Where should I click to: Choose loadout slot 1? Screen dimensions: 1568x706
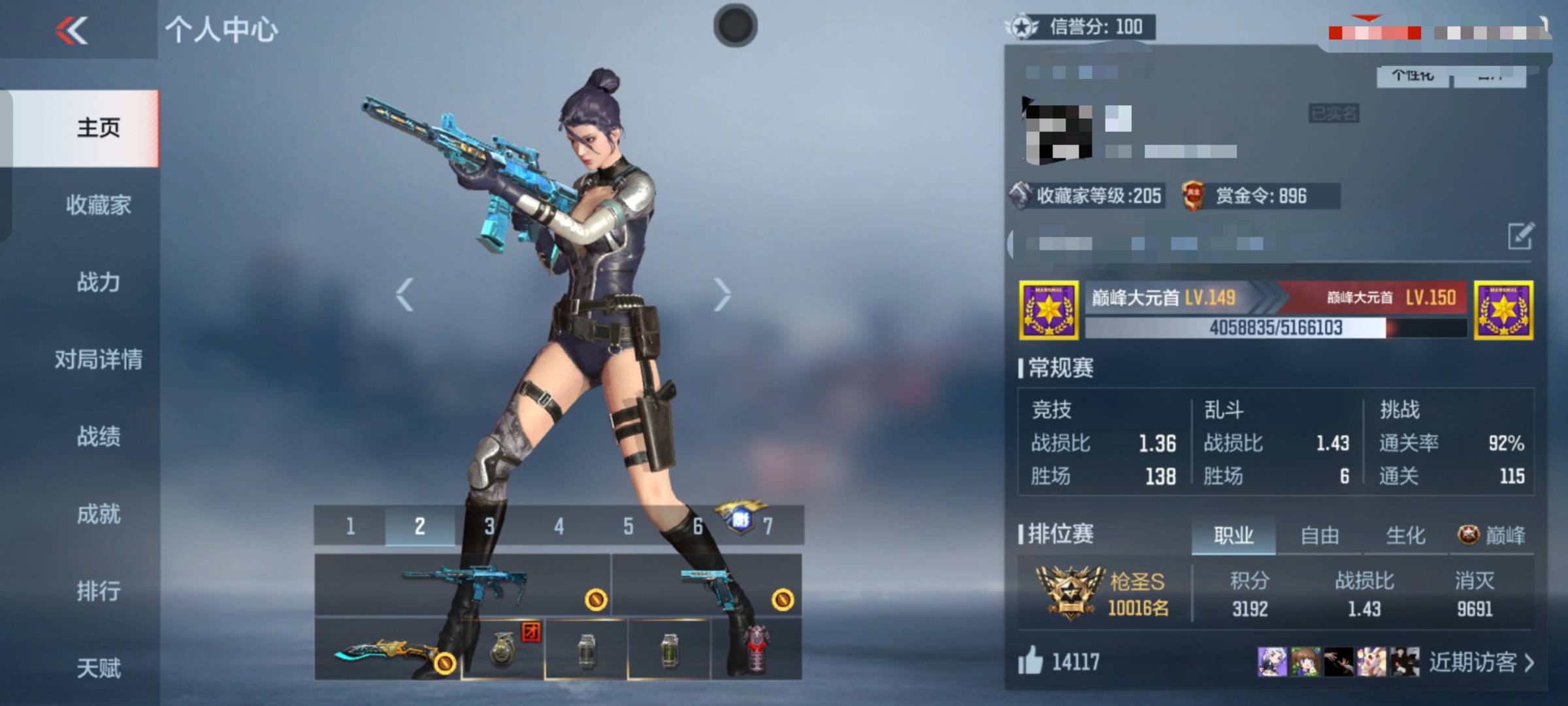(x=350, y=526)
